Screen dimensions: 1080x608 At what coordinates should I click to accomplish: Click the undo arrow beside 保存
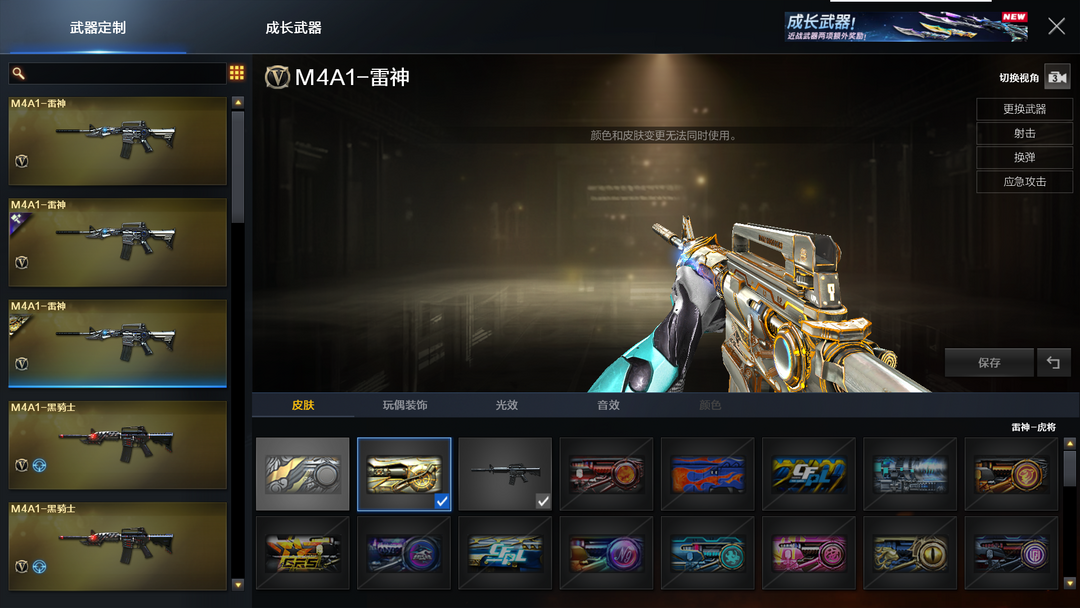(1054, 362)
